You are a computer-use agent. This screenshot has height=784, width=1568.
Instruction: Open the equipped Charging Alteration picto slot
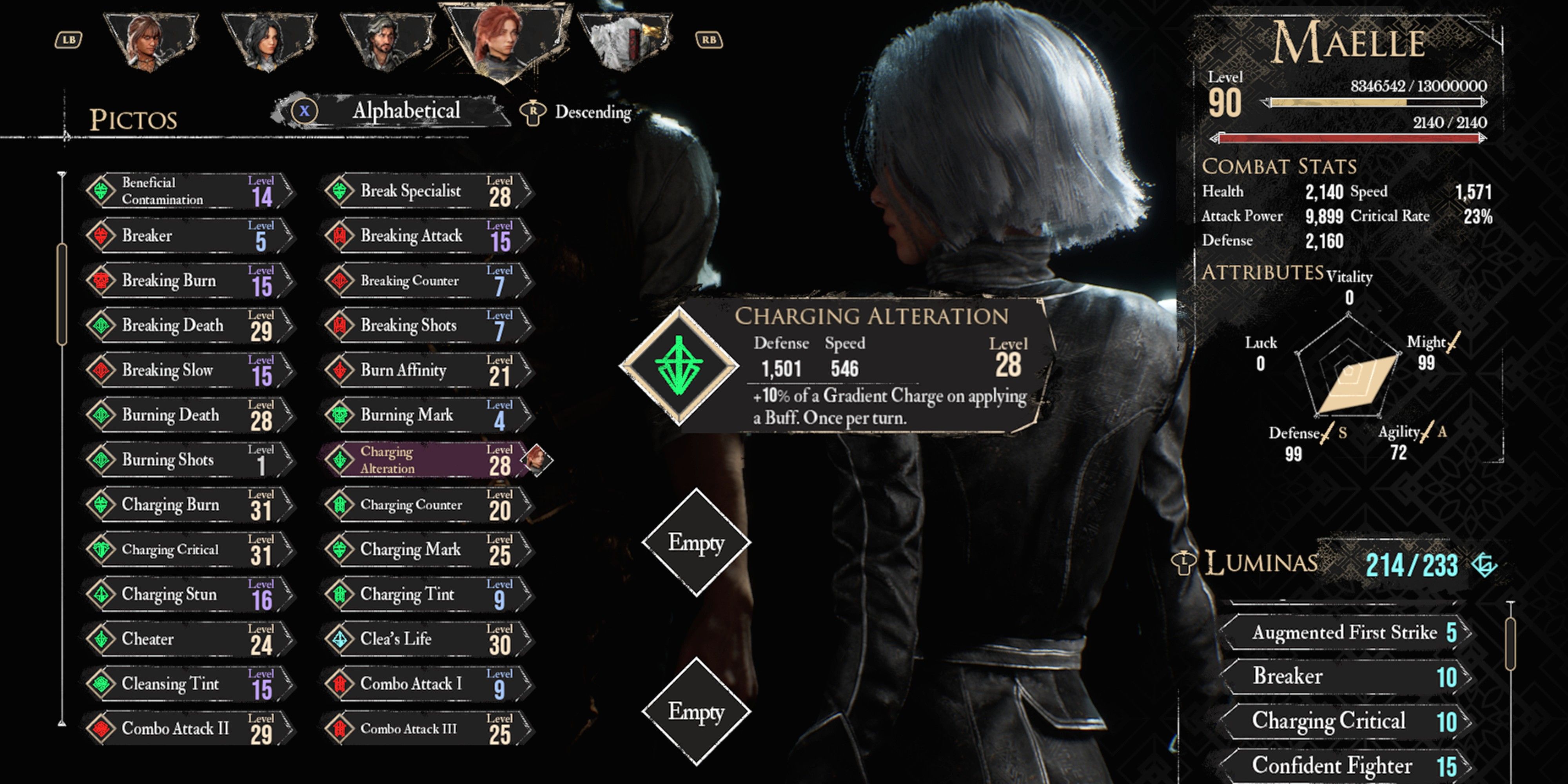(x=679, y=365)
